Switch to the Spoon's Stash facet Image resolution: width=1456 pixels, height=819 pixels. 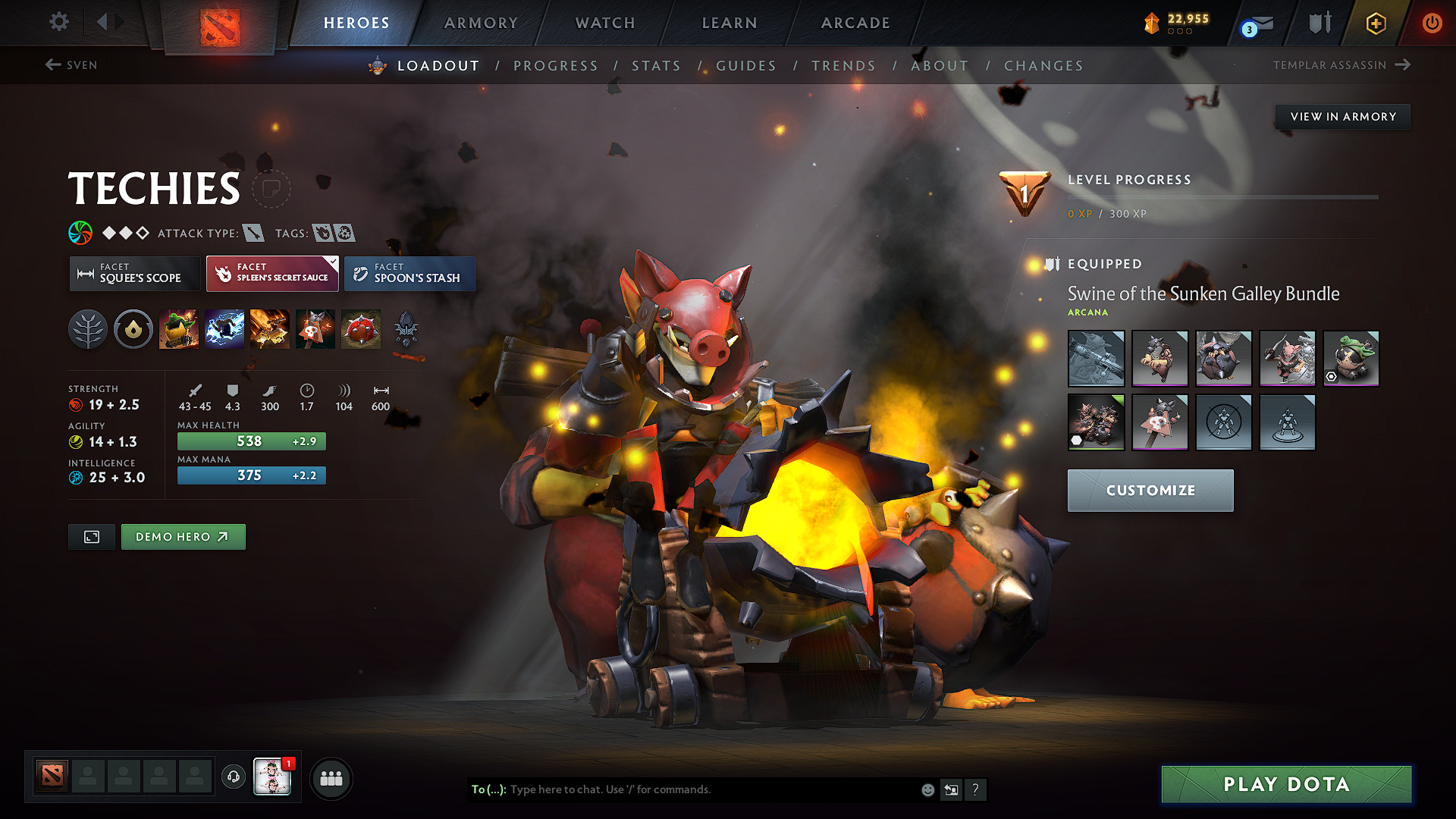click(x=409, y=274)
